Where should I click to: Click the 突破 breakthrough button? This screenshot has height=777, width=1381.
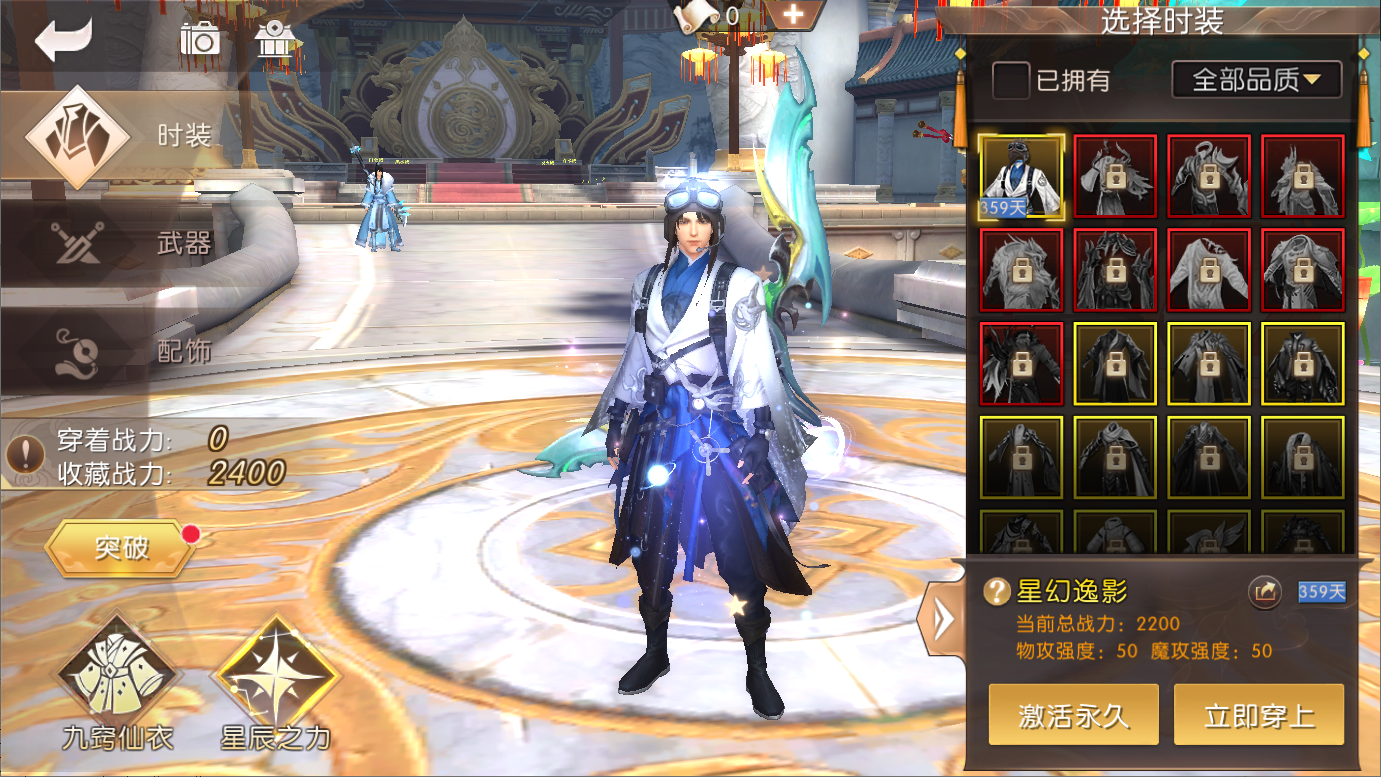(x=121, y=547)
